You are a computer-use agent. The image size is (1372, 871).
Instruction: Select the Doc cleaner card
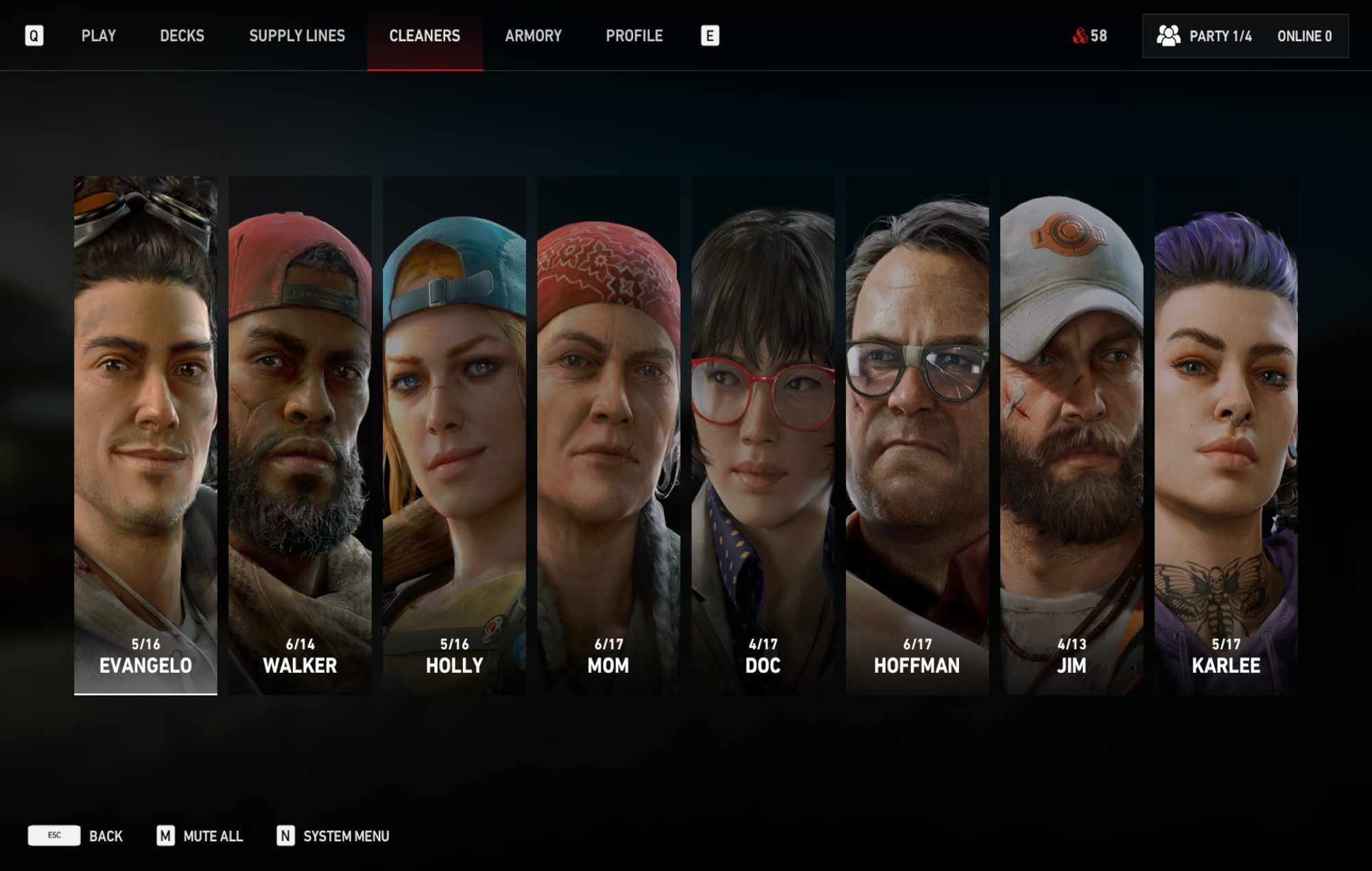(x=763, y=435)
